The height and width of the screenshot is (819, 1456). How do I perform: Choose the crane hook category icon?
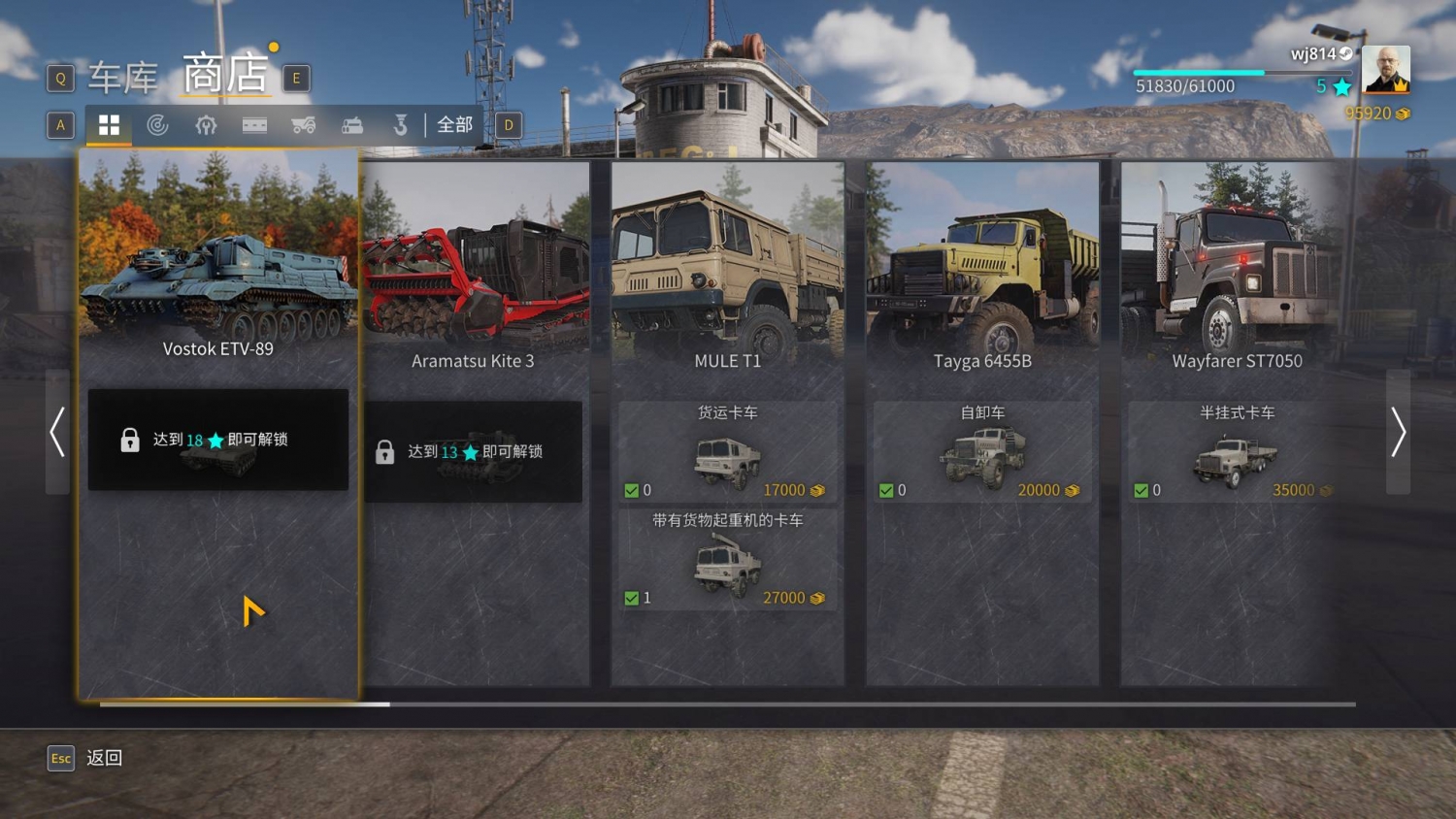pos(400,125)
